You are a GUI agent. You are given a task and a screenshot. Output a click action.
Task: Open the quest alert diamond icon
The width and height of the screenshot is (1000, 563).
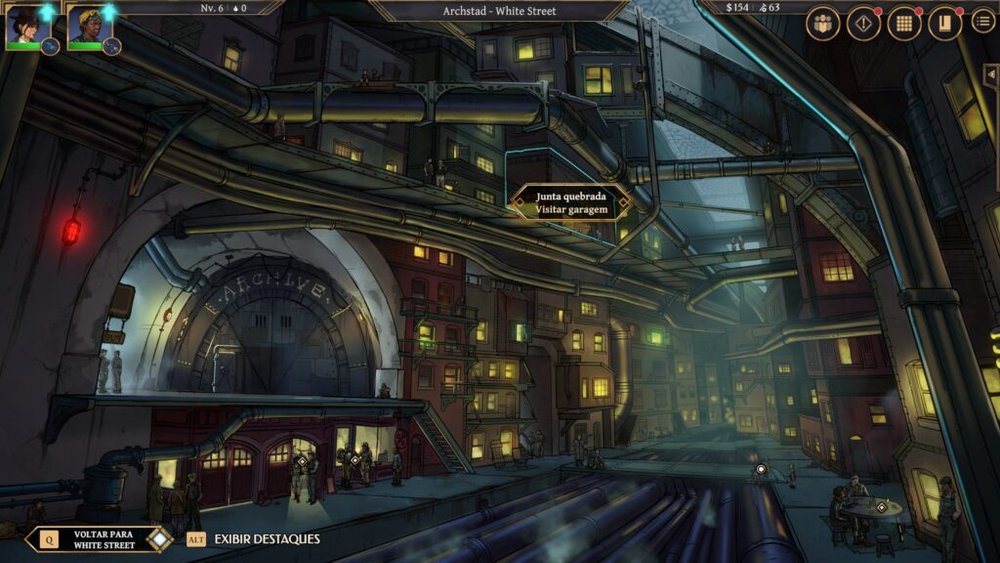tap(864, 24)
